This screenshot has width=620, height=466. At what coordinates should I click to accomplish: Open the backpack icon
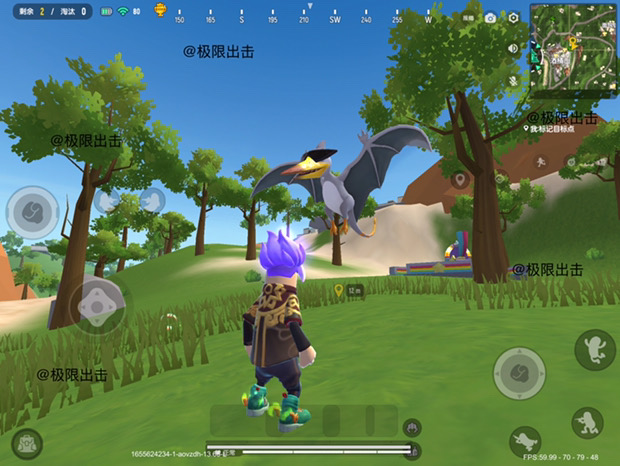point(27,443)
